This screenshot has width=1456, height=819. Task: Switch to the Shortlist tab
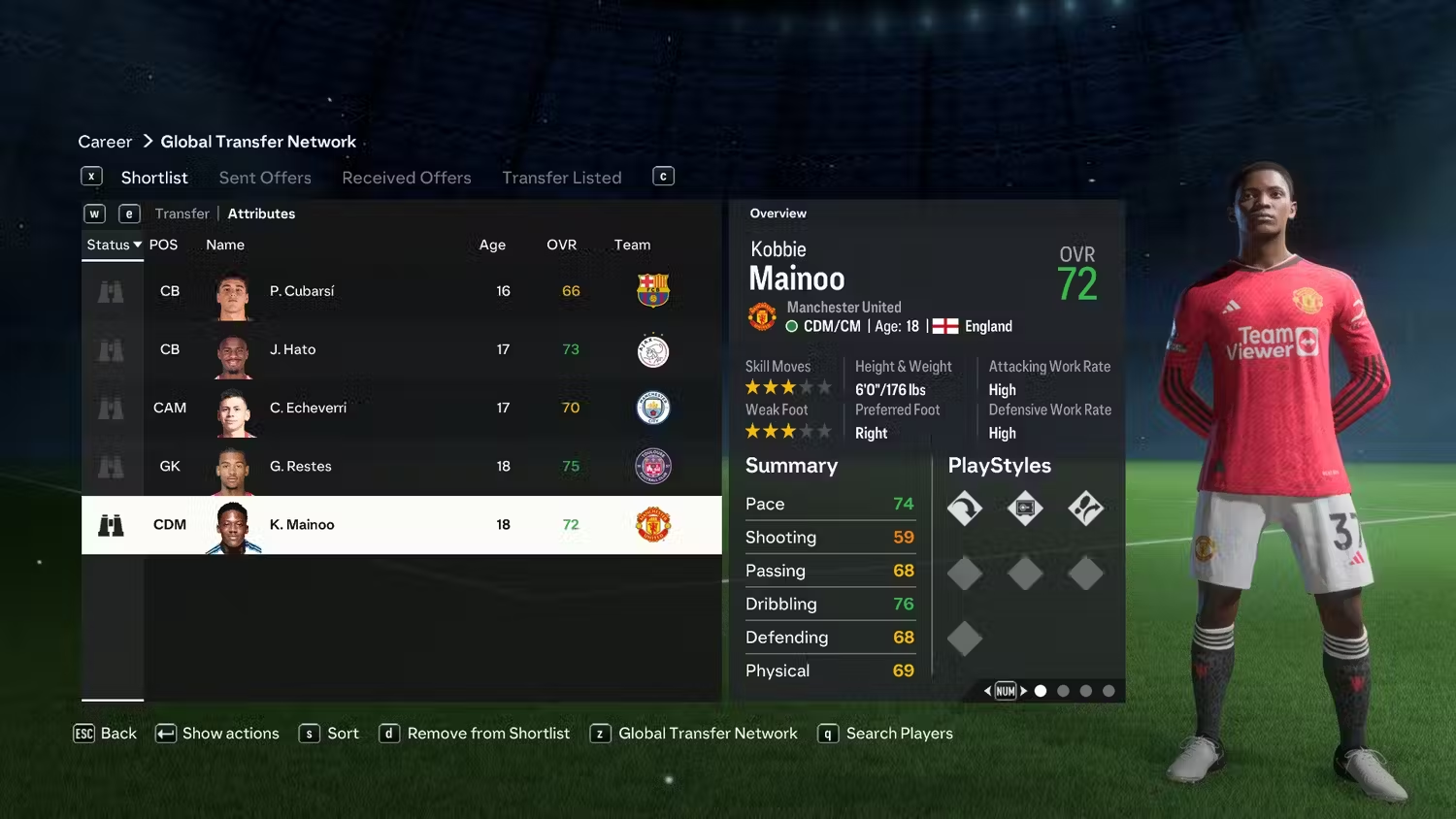point(154,178)
